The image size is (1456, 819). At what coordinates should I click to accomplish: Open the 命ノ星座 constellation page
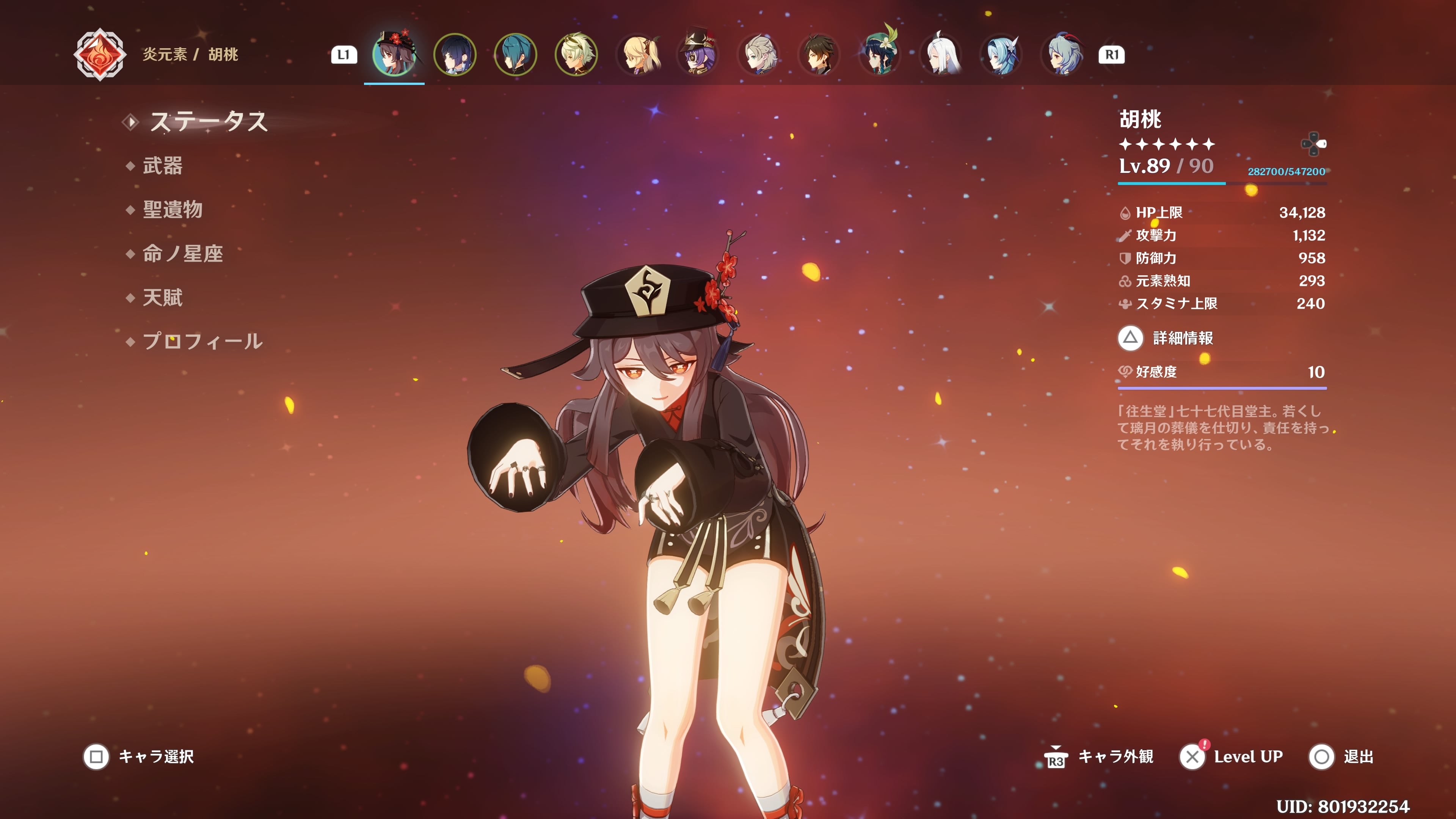coord(182,254)
